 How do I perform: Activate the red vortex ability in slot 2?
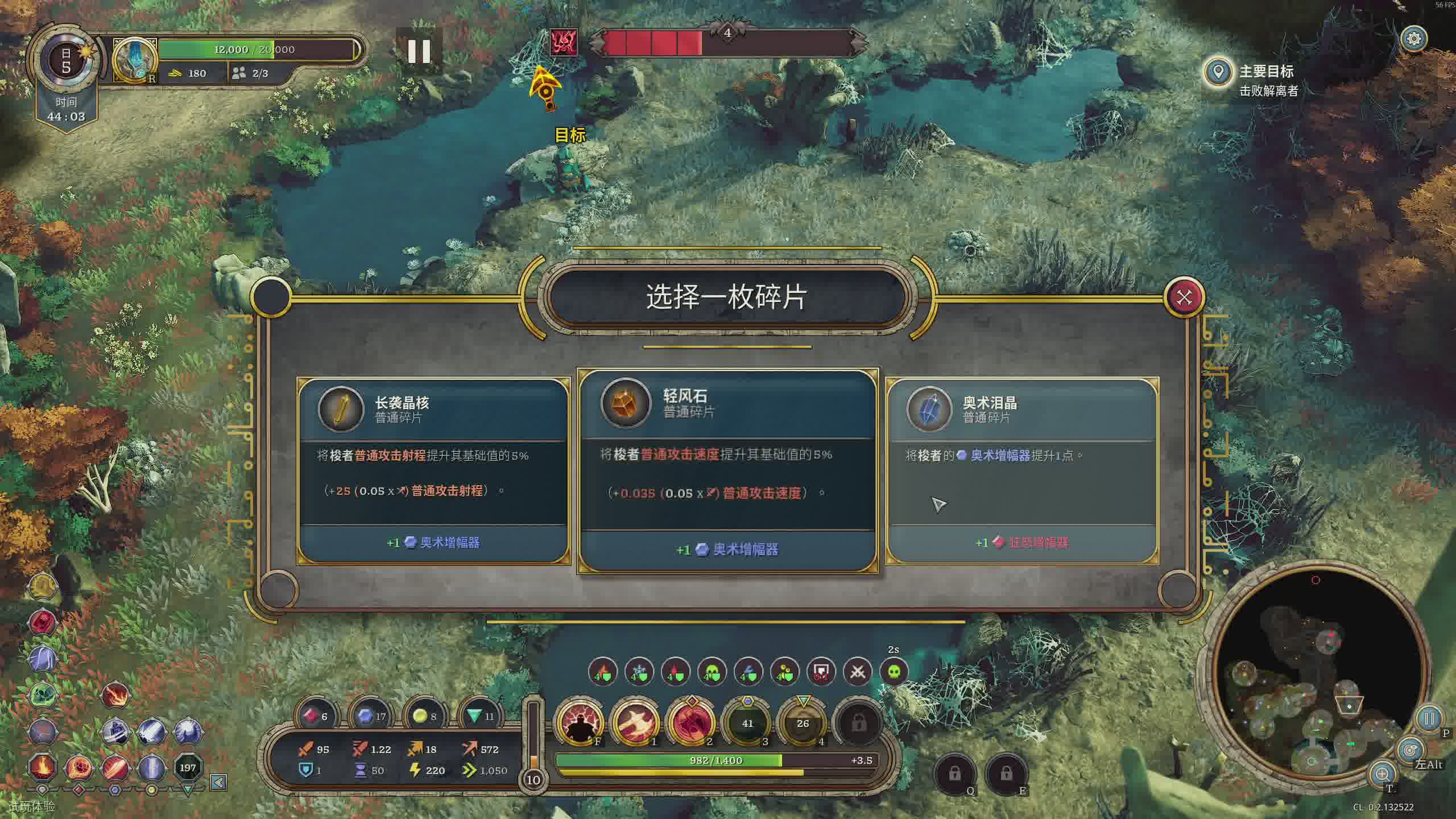(690, 723)
